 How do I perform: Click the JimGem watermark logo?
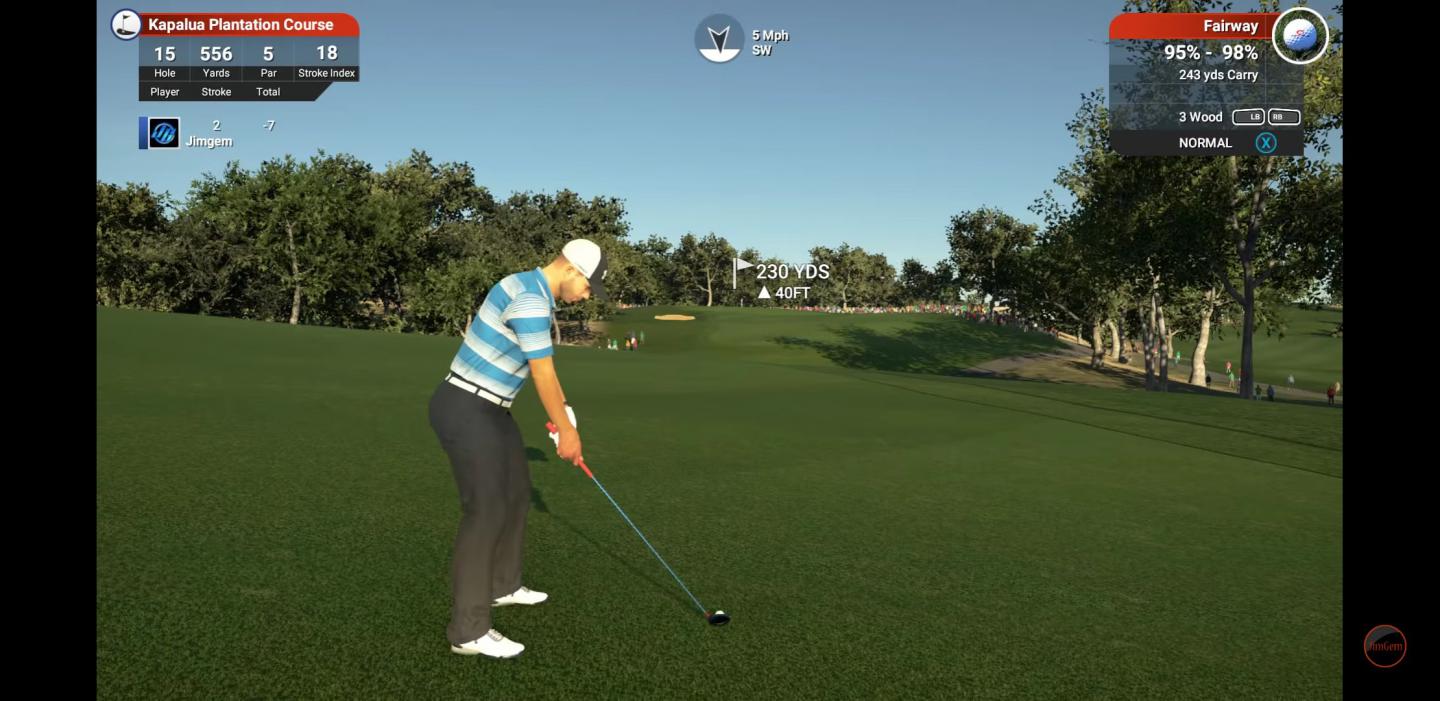coord(1385,646)
